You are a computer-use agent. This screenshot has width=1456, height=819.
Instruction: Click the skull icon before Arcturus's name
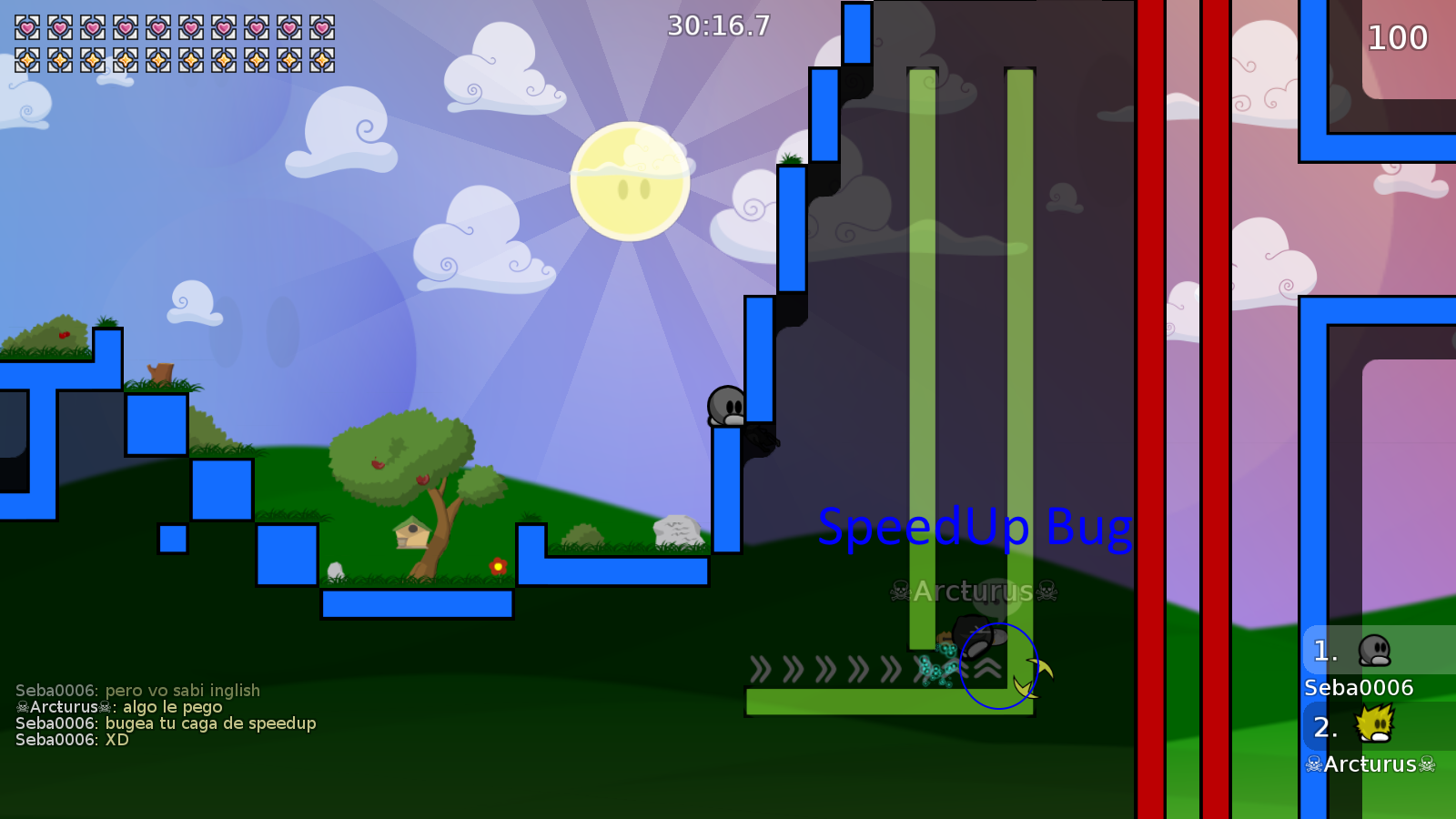(1313, 765)
